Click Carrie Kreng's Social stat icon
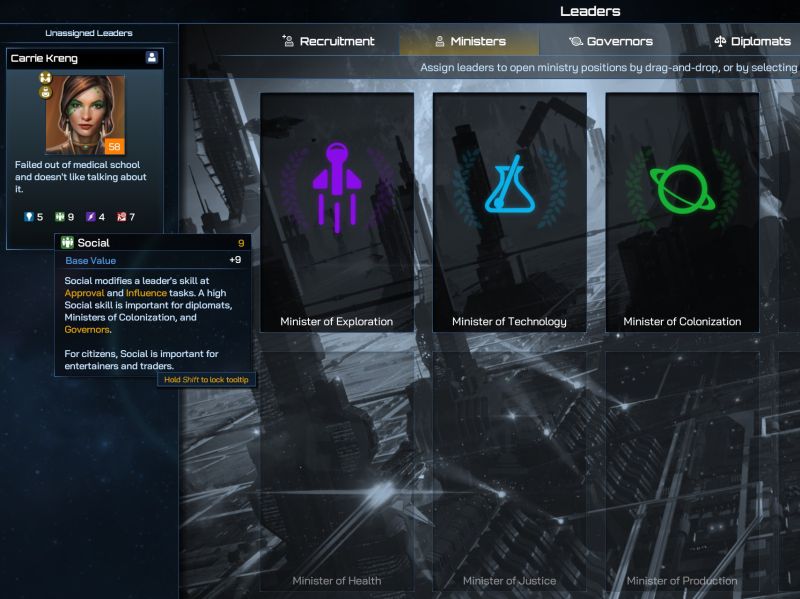The height and width of the screenshot is (599, 800). pyautogui.click(x=59, y=217)
